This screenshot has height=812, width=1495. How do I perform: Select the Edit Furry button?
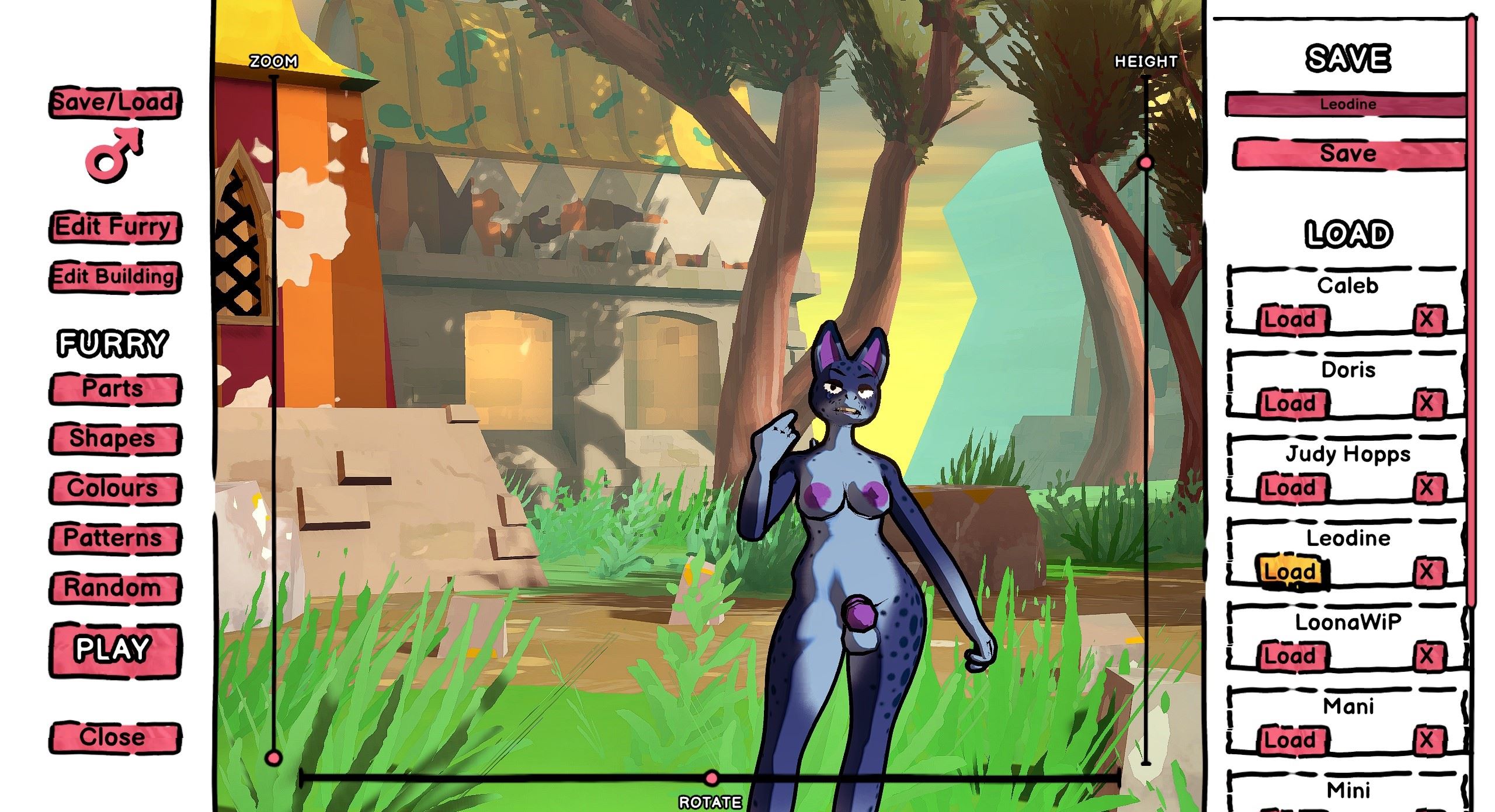[114, 226]
